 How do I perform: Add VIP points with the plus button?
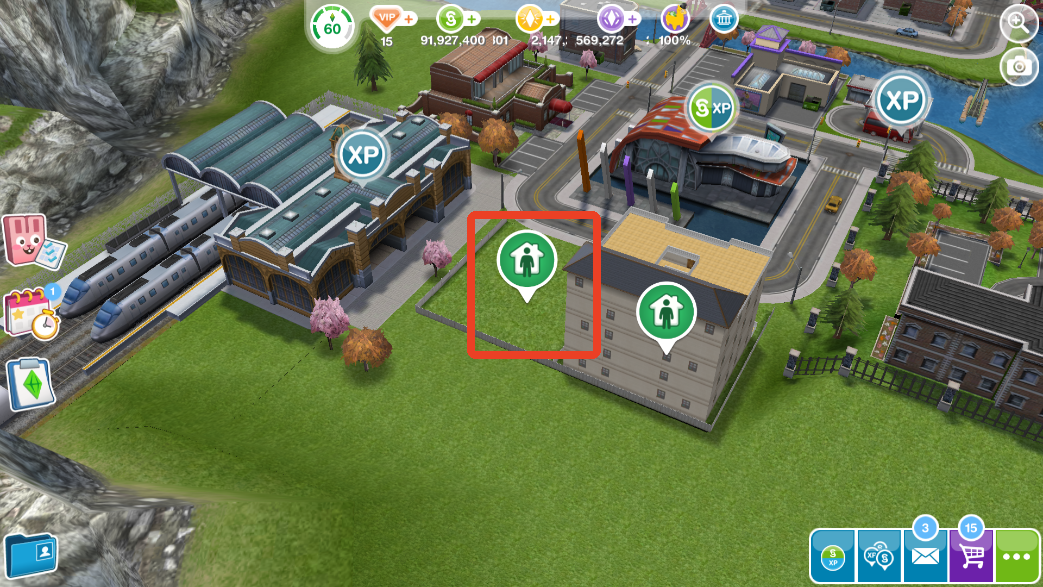coord(410,19)
